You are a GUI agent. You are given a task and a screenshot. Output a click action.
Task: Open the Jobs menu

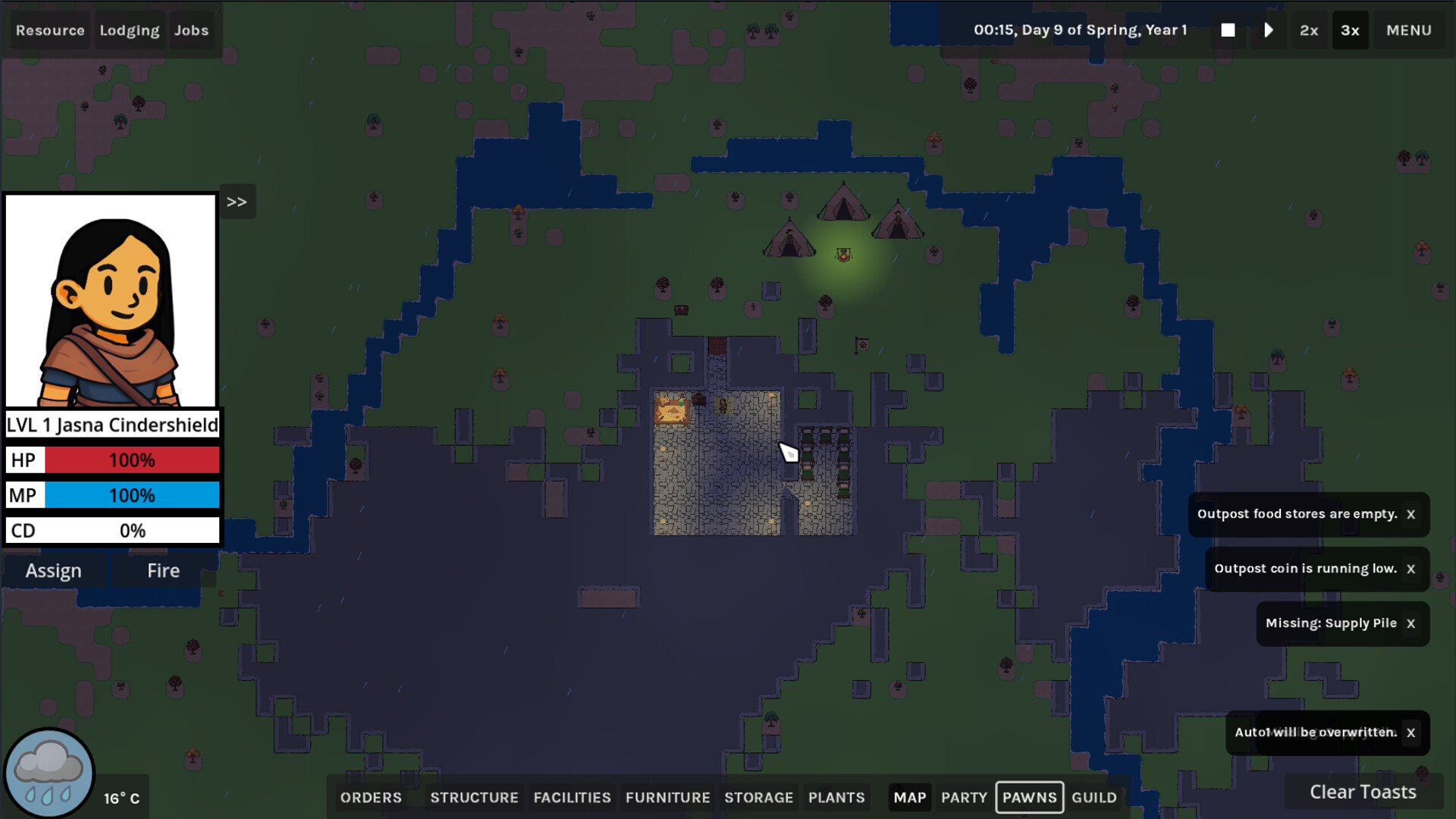(x=191, y=30)
